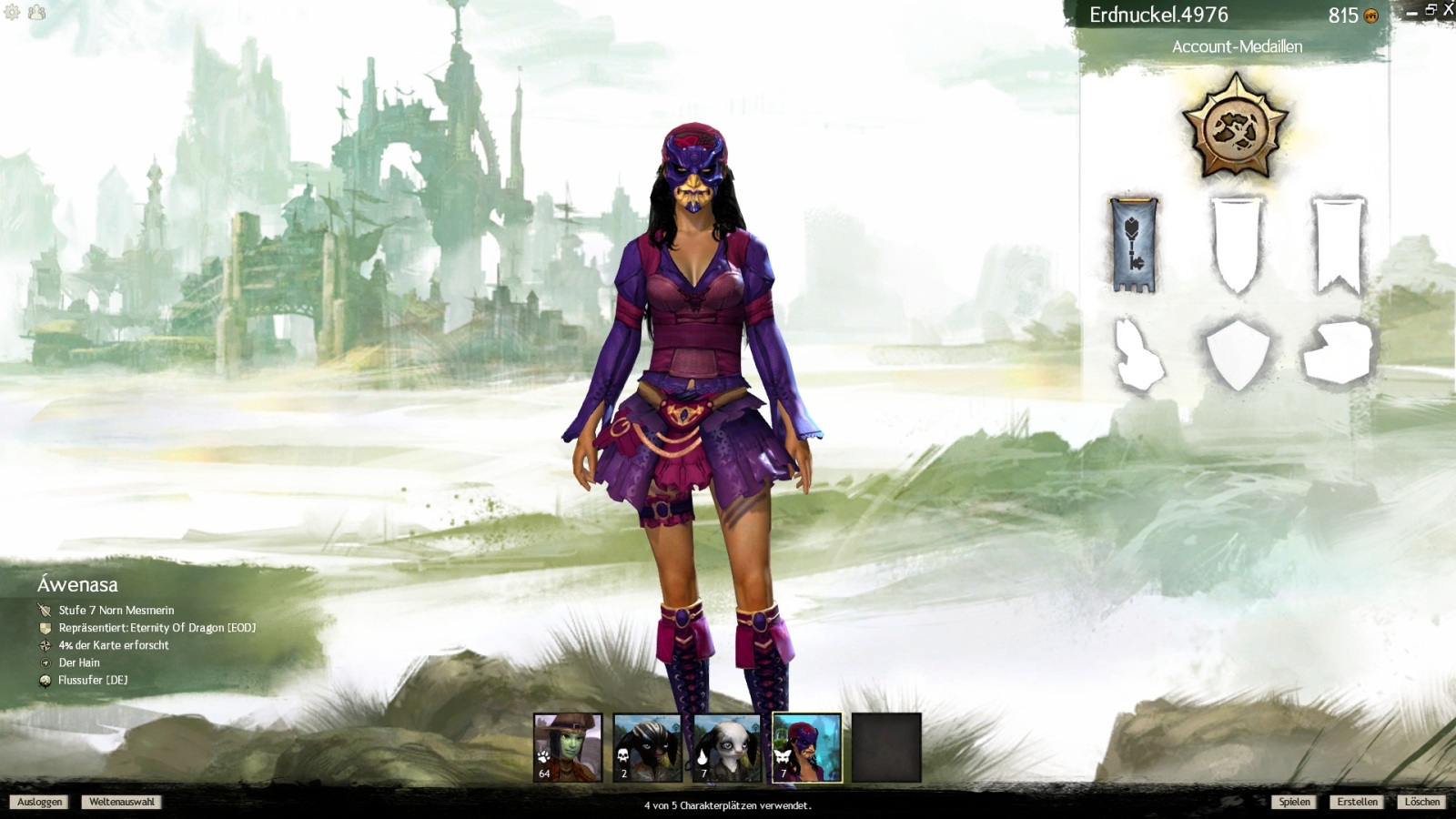
Task: Open the gear options menu
Action: coord(12,13)
